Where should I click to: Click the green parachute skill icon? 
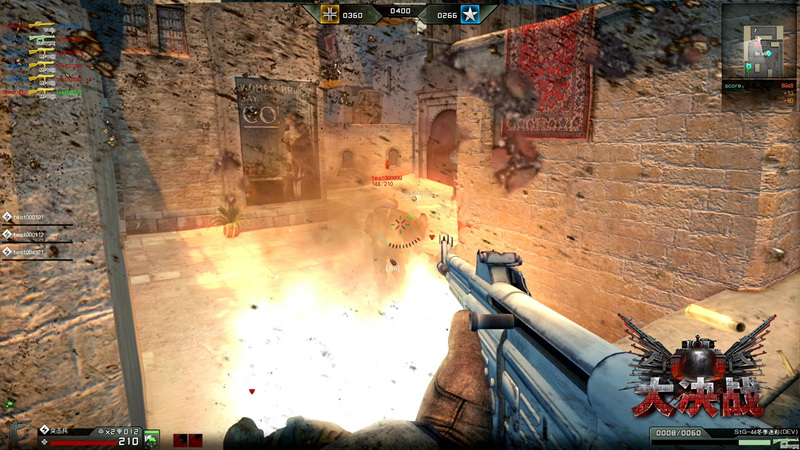(x=151, y=438)
